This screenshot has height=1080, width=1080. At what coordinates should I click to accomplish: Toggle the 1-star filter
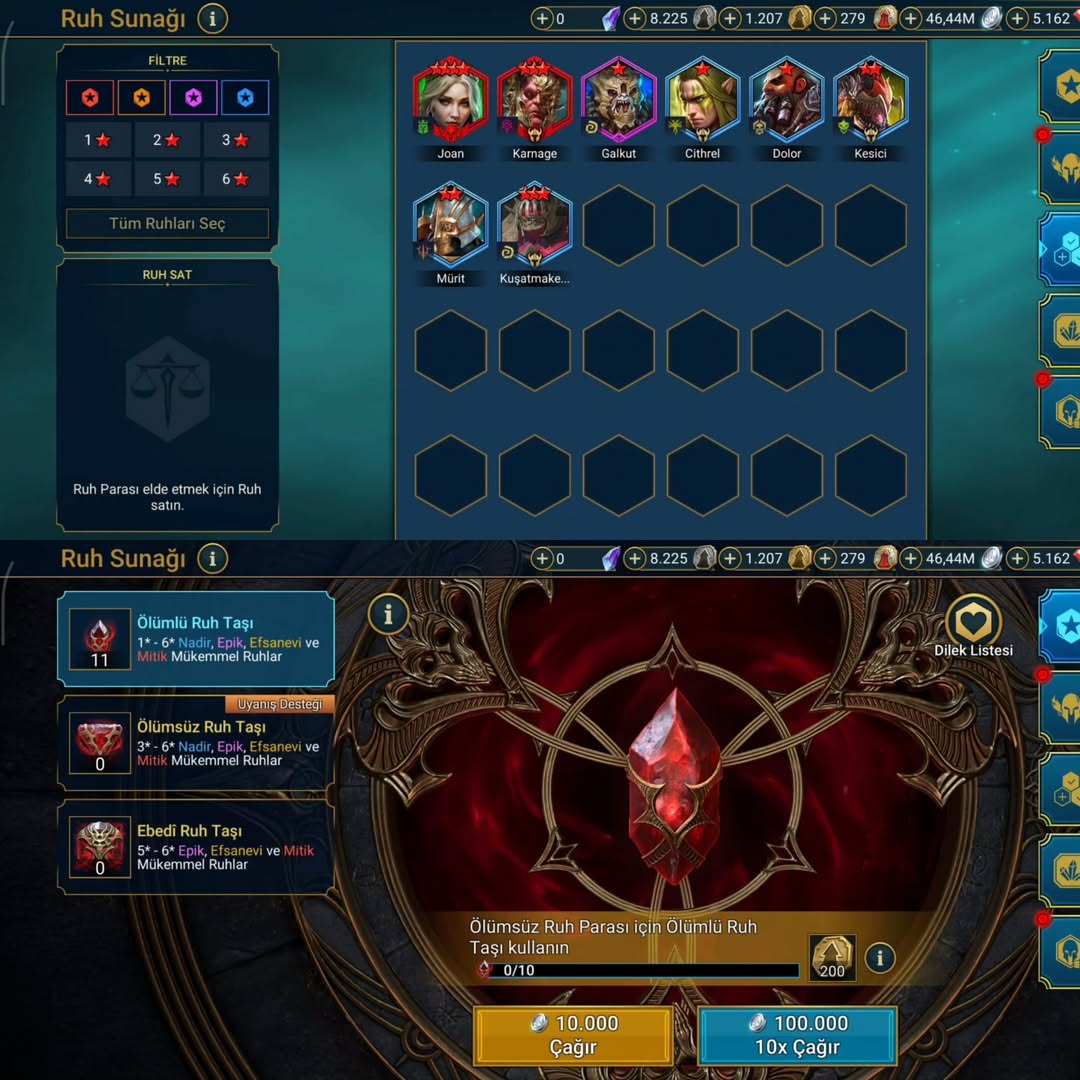pos(98,140)
